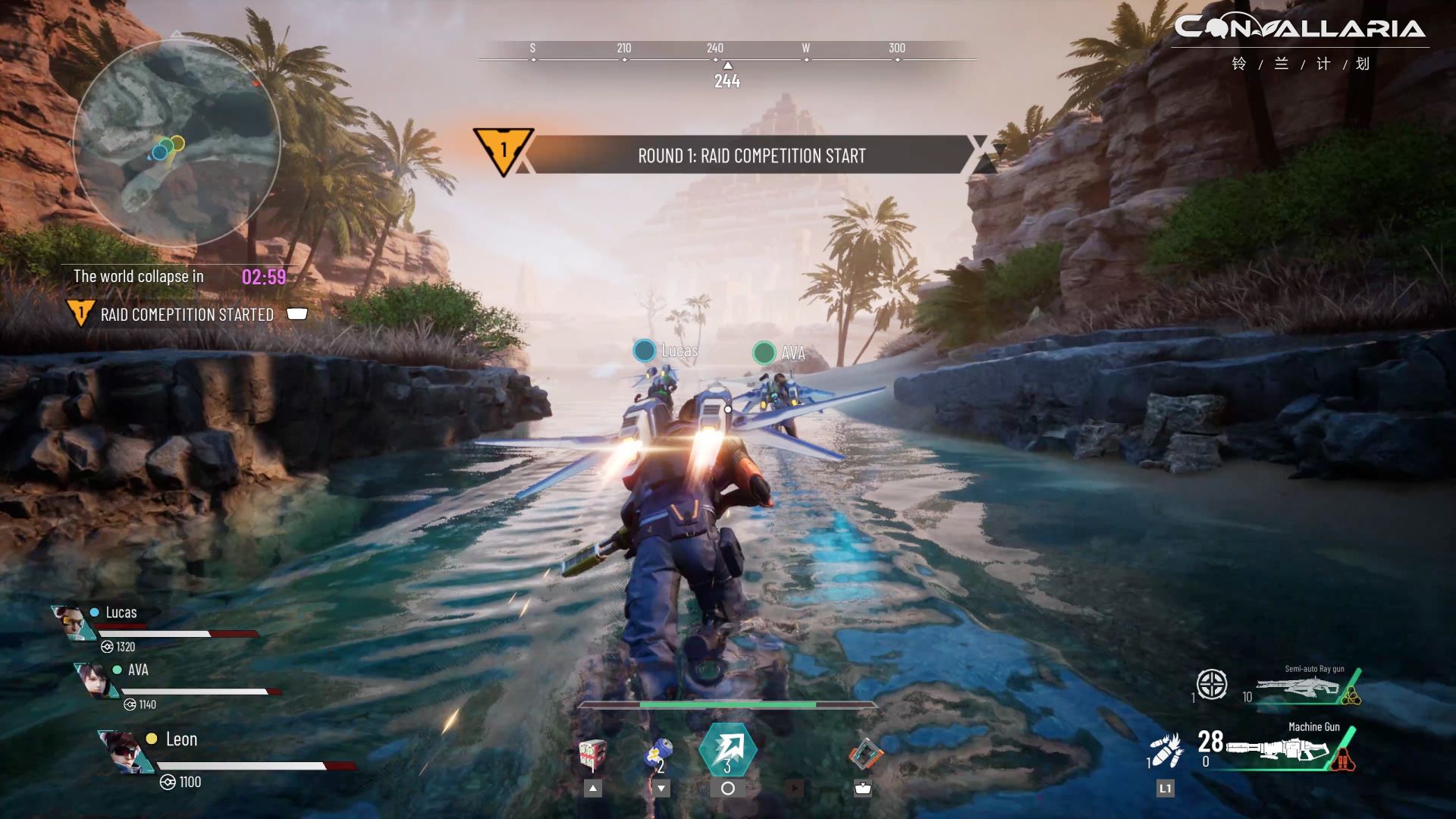
Task: Use the blue energy drink can
Action: point(657,755)
